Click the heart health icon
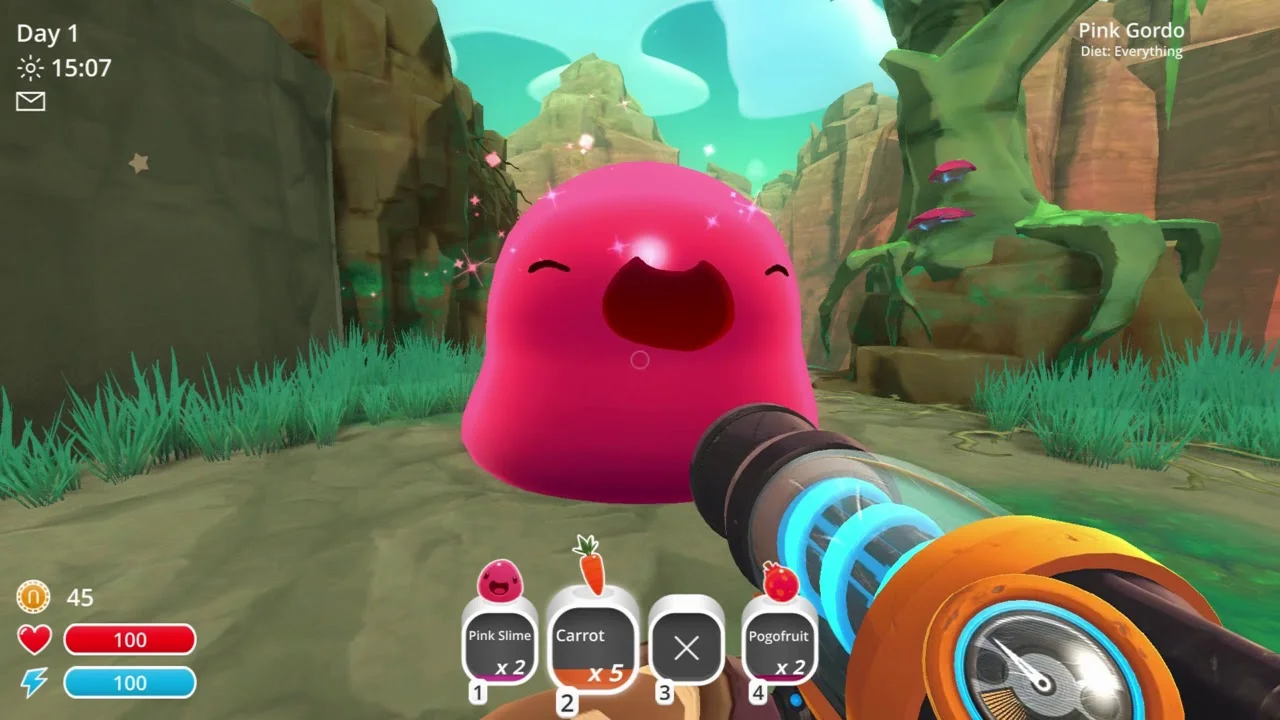The image size is (1280, 720). [33, 639]
